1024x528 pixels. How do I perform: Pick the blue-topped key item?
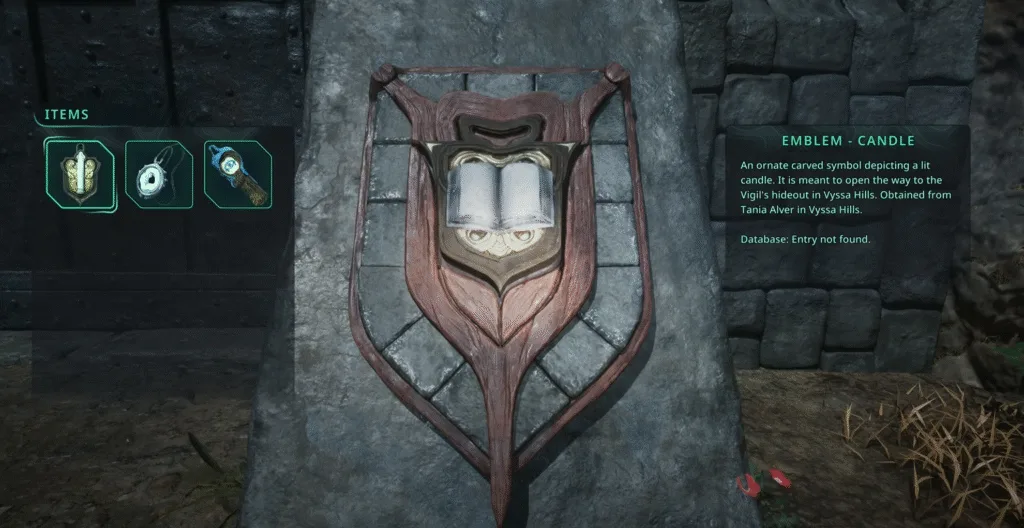coord(236,174)
